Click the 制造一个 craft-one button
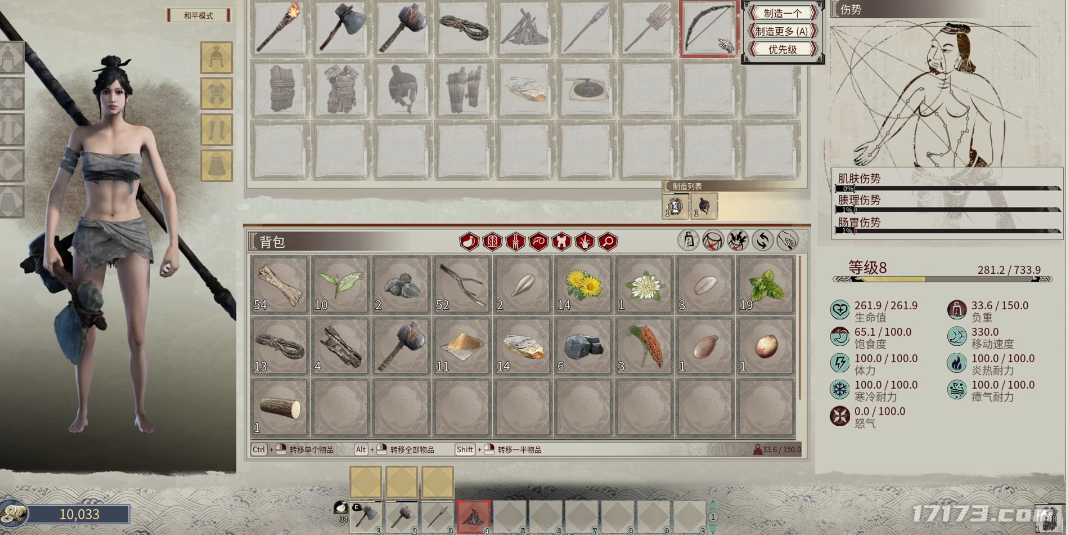Screen dimensions: 1068x535 pyautogui.click(x=782, y=13)
